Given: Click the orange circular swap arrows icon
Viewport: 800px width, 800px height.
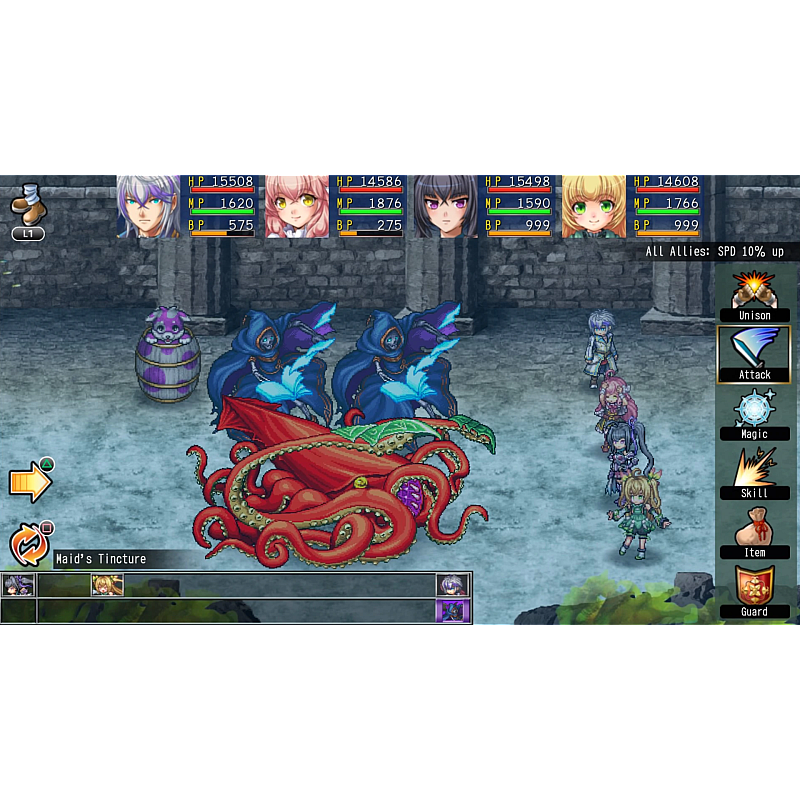Looking at the screenshot, I should pyautogui.click(x=28, y=545).
